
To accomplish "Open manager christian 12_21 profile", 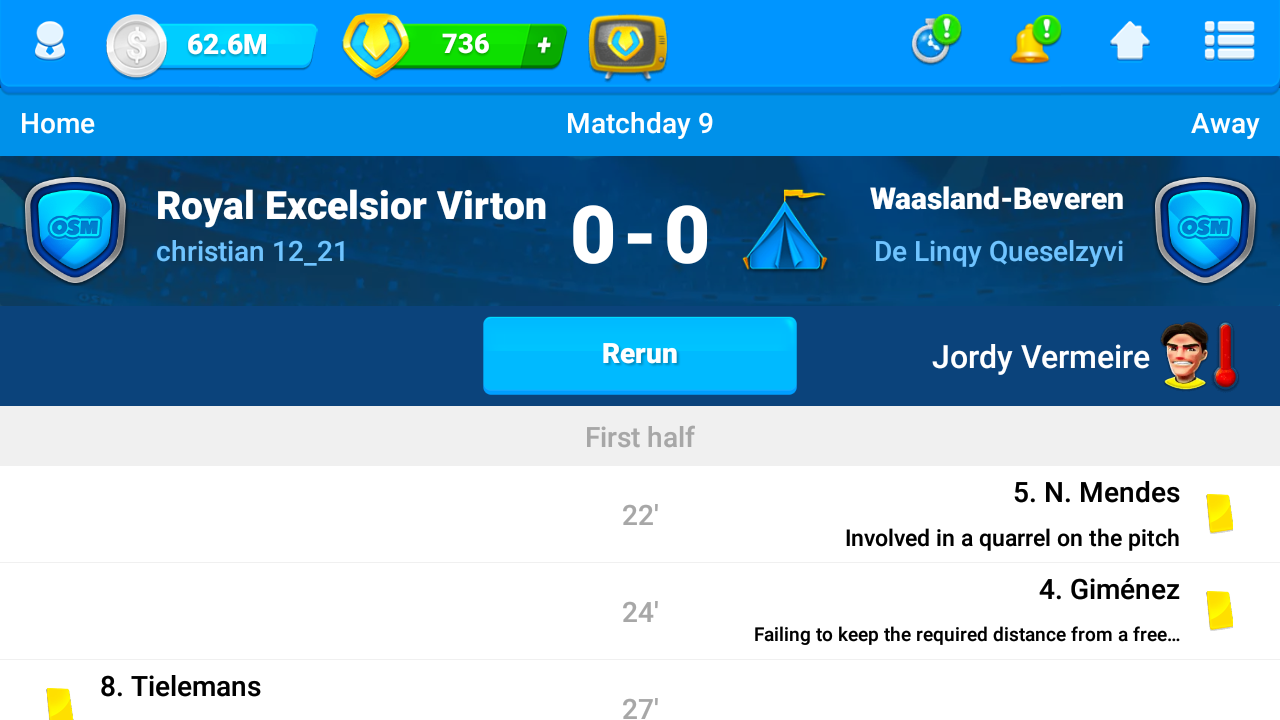I will (251, 251).
